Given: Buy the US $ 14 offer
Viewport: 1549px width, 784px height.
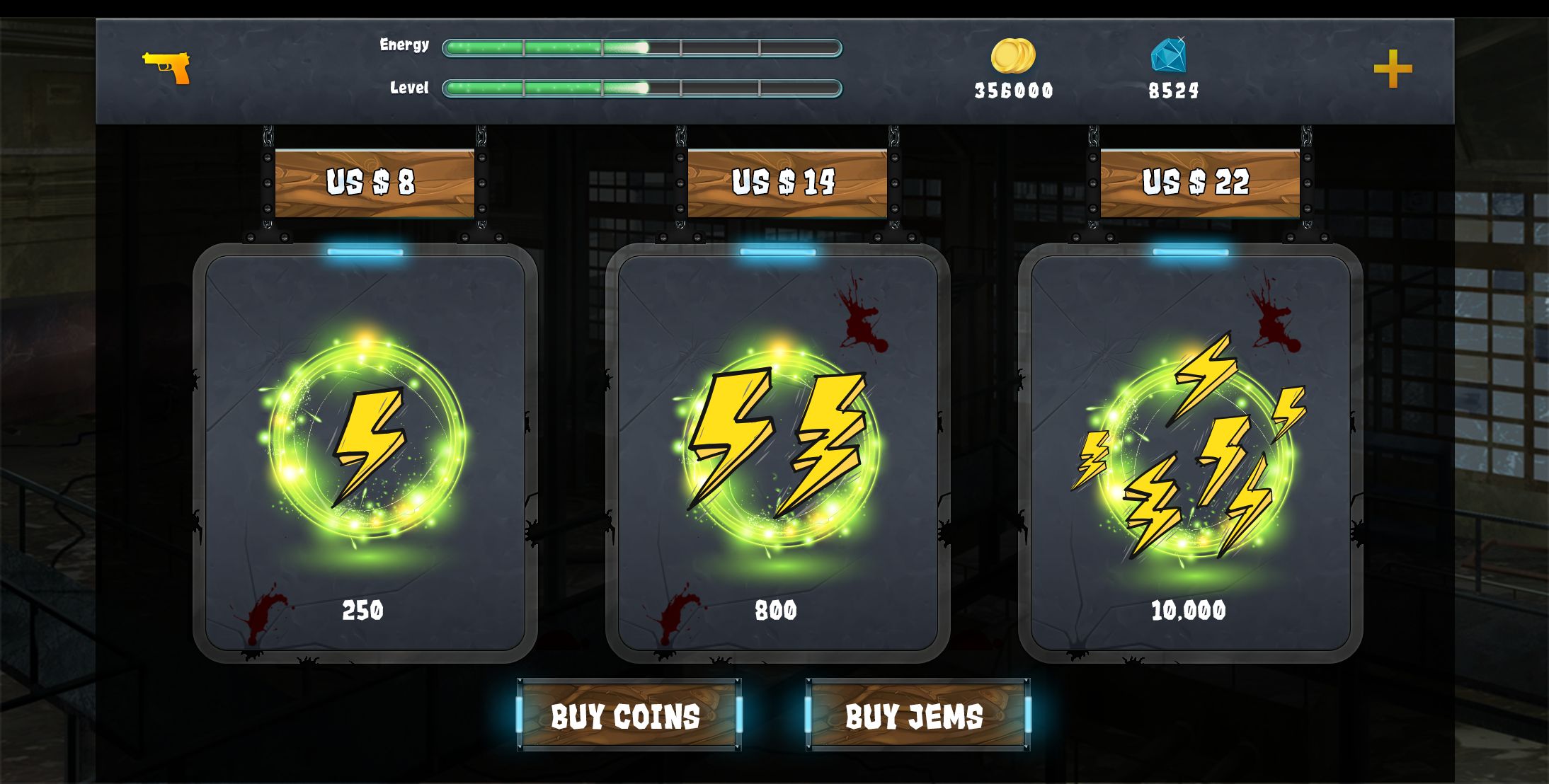Looking at the screenshot, I should click(787, 183).
